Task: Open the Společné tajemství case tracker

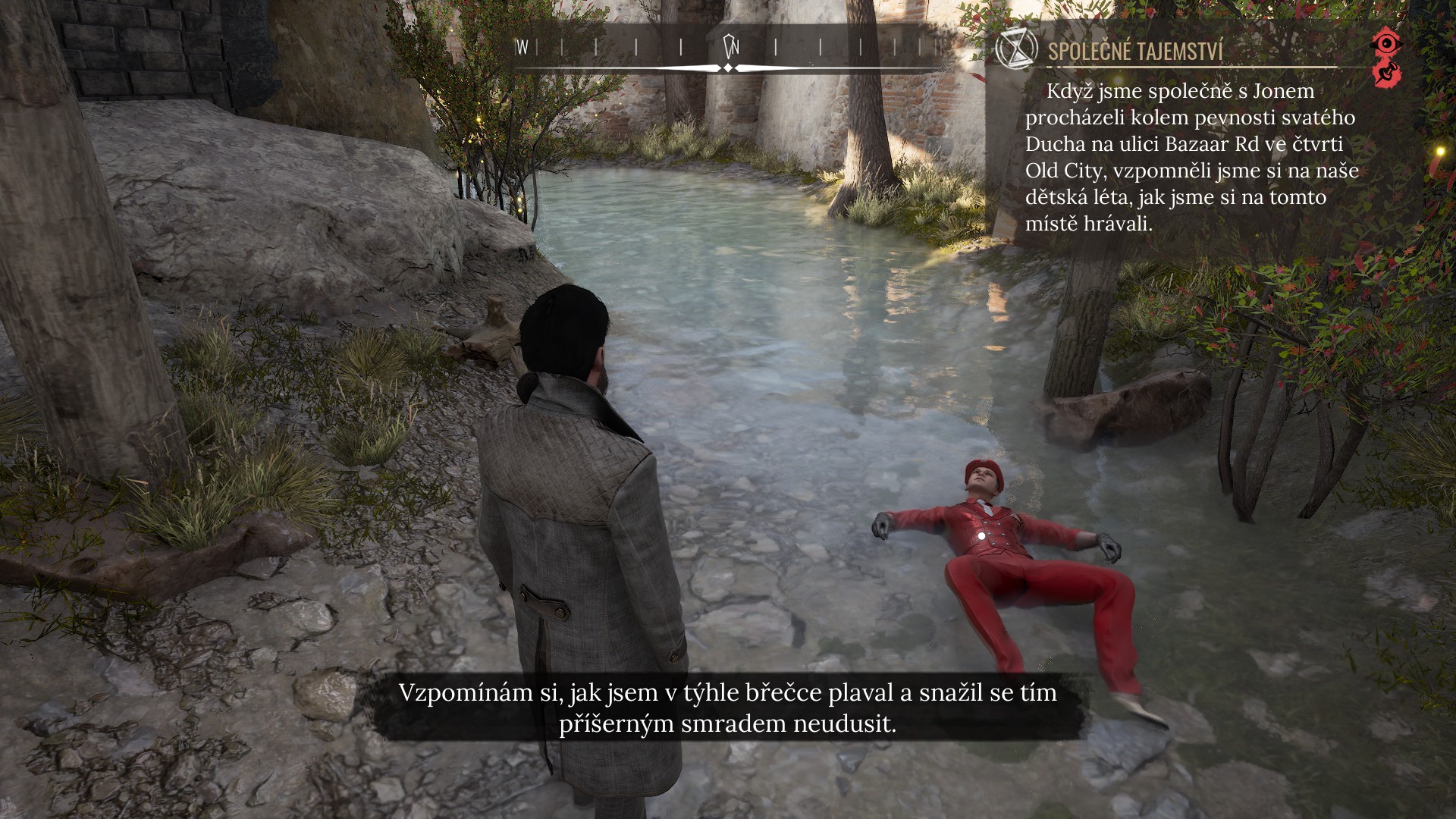Action: [x=1135, y=52]
